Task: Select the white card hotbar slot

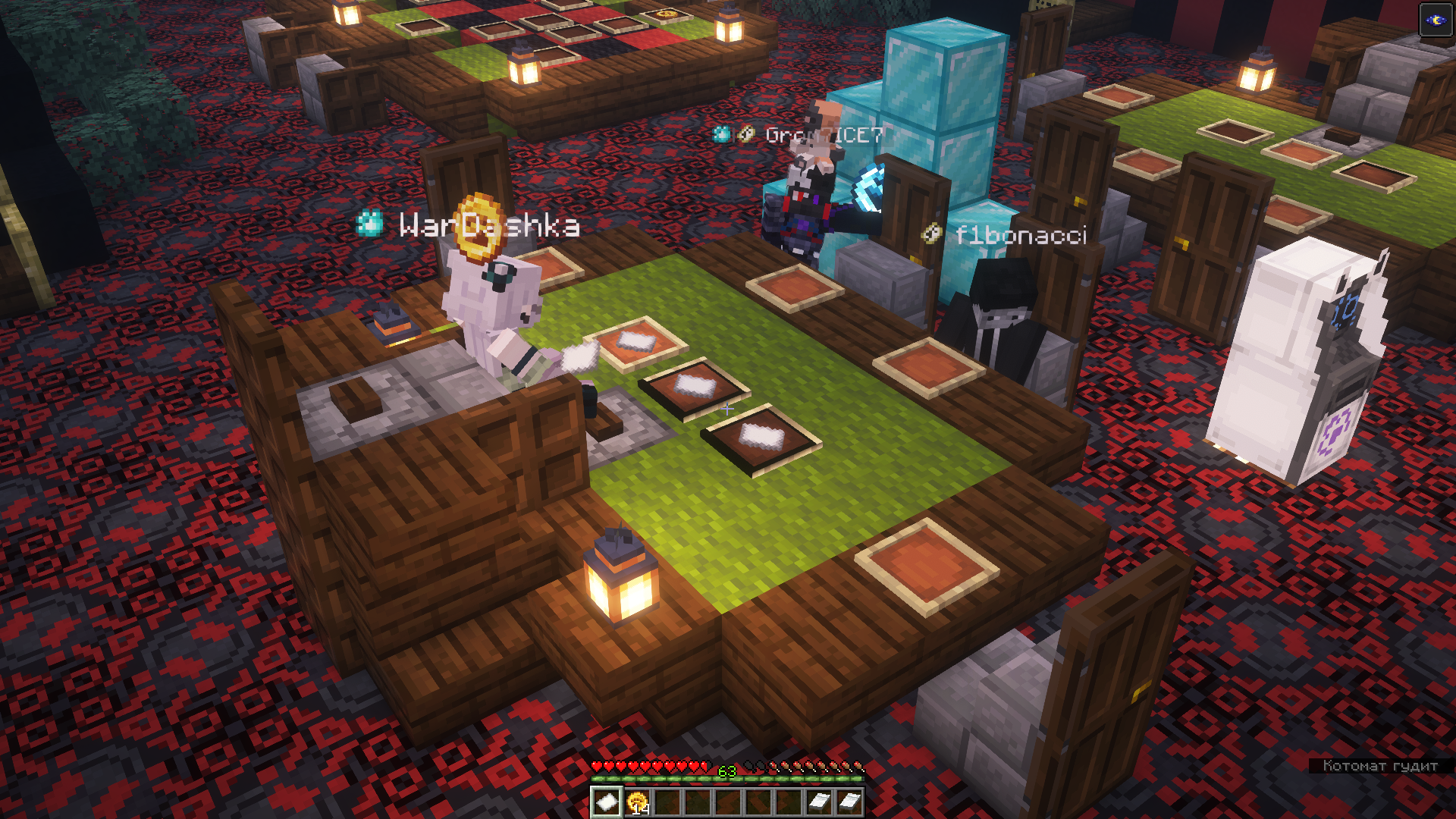Action: click(x=606, y=802)
